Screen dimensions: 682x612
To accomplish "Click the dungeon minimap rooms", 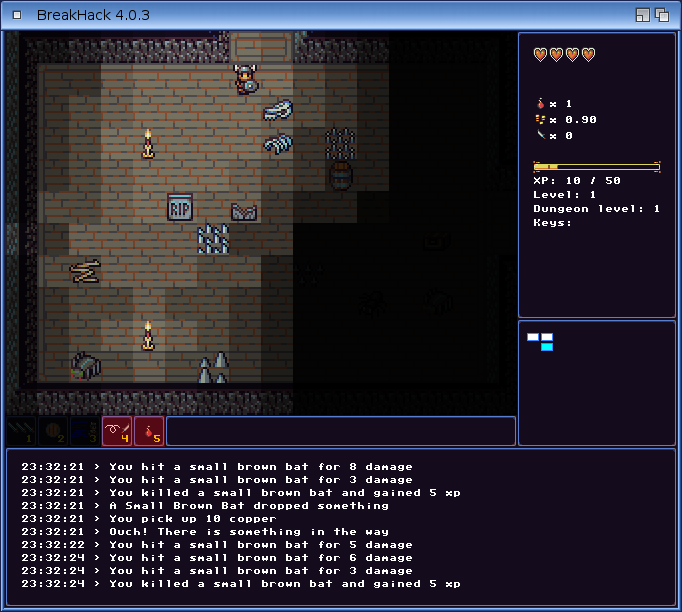I will (541, 341).
